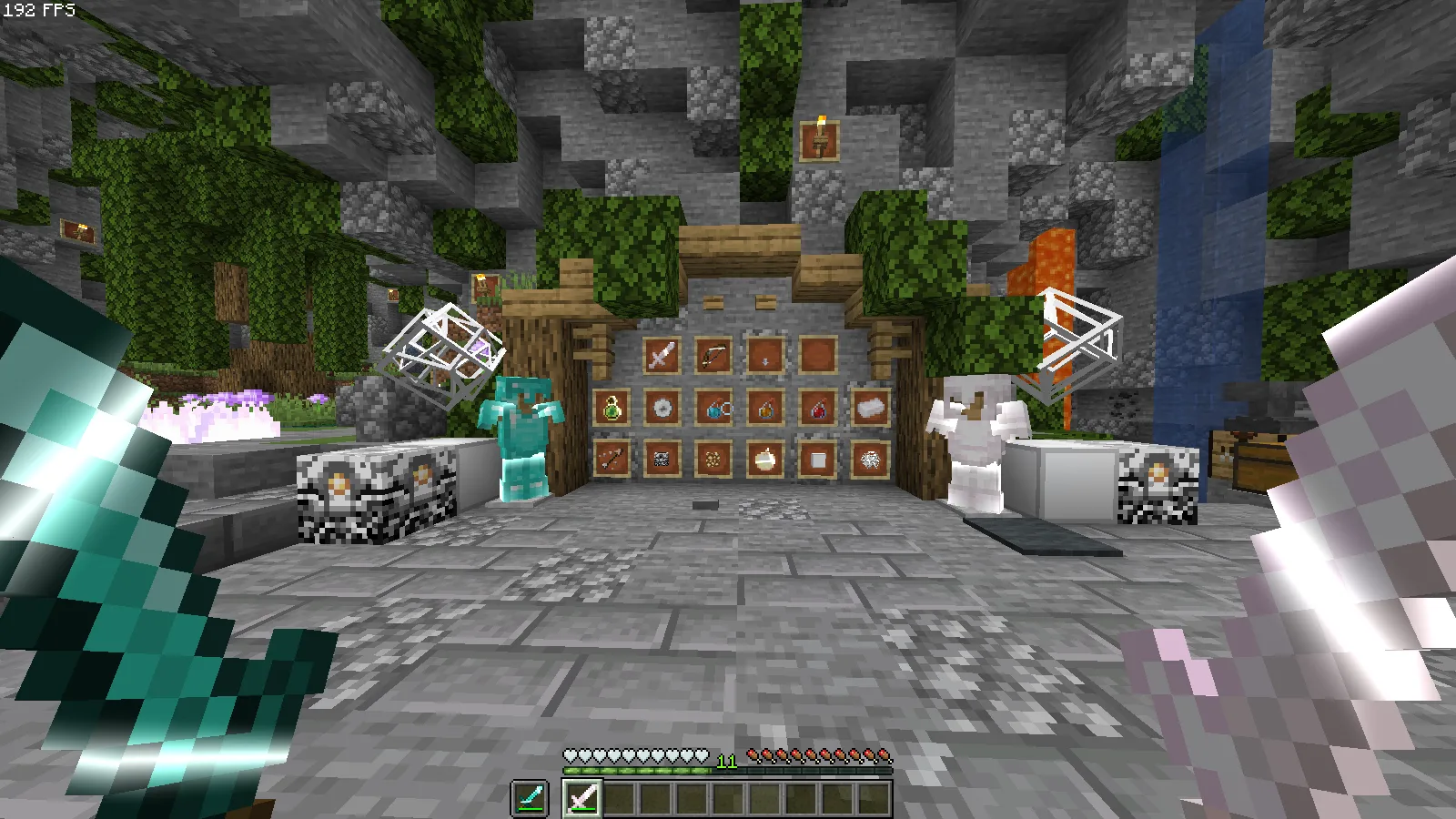Select the diamond sword in the first hotbar slot
Screen dimensions: 1456x819
[531, 796]
